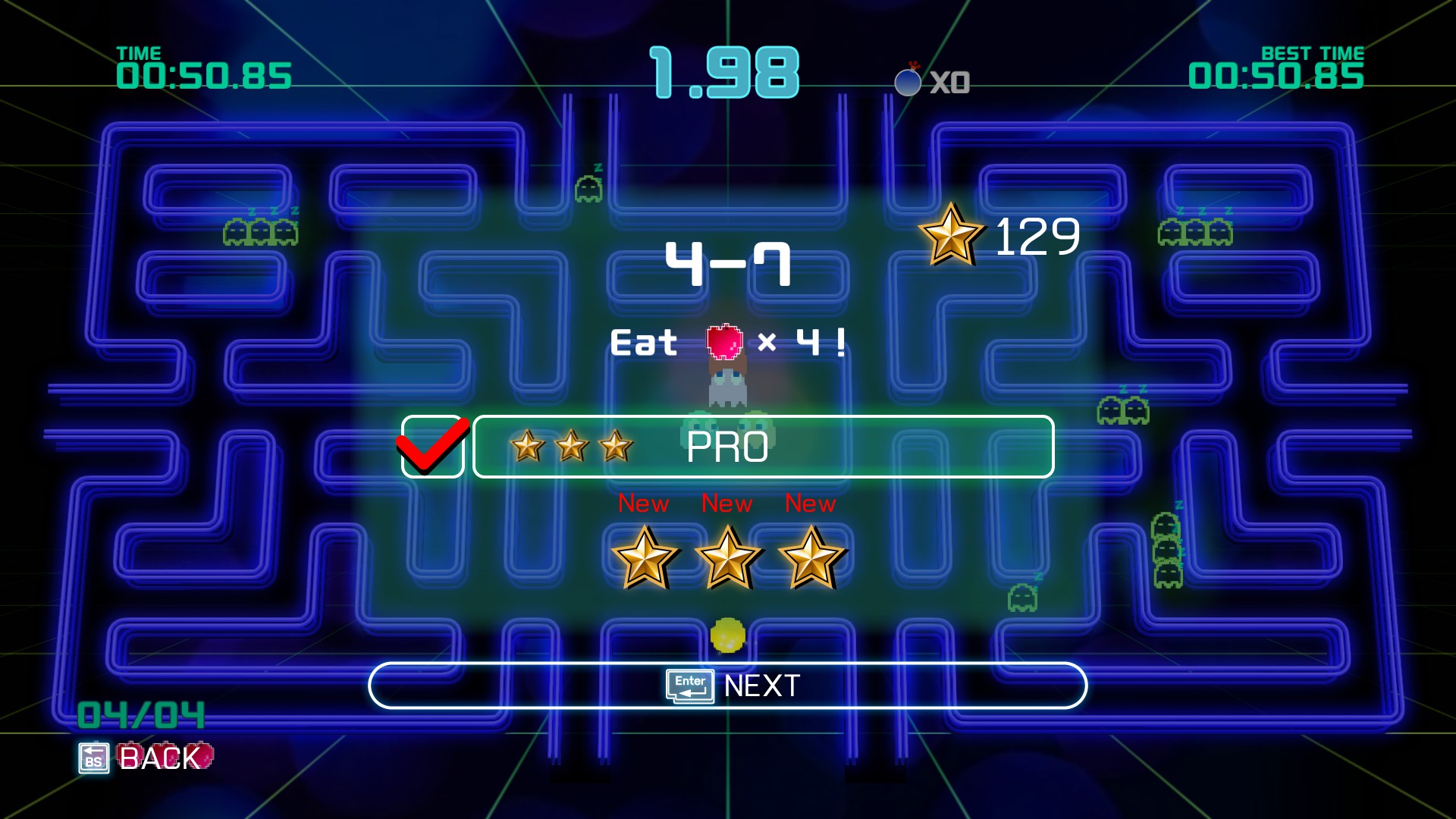
Task: Toggle the red checkmark box
Action: coord(432,447)
